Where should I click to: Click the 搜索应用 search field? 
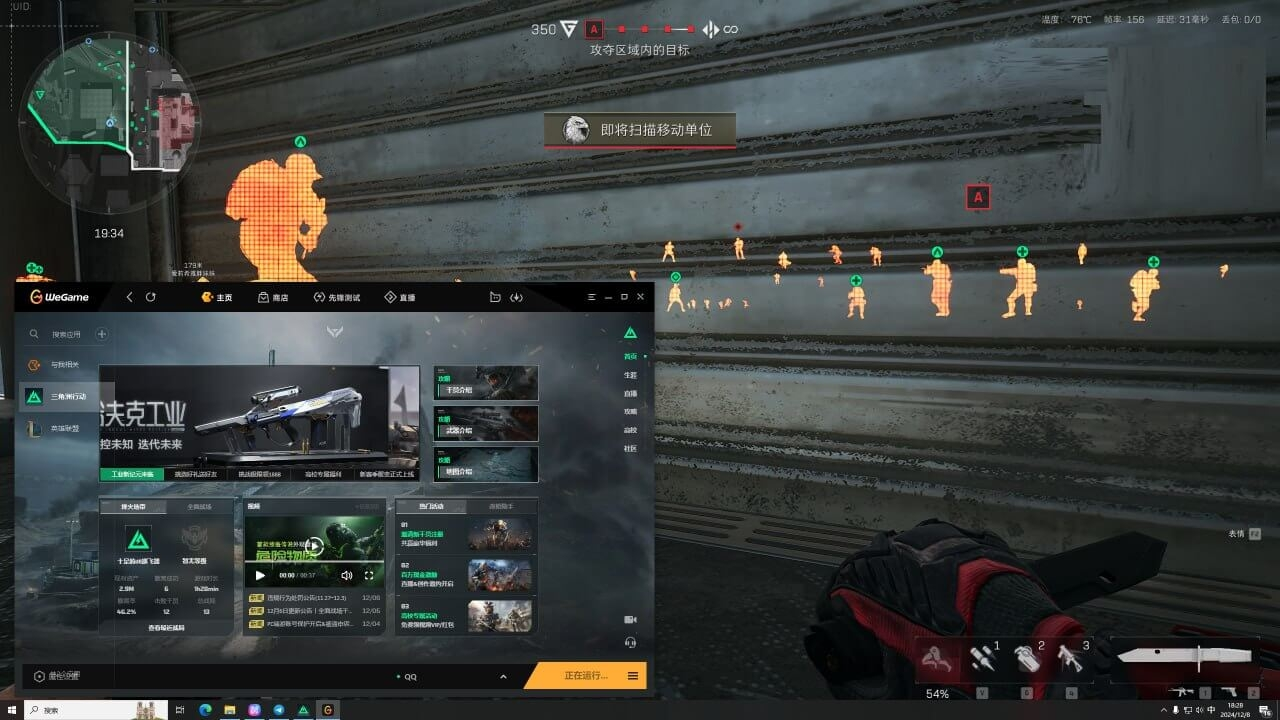64,333
